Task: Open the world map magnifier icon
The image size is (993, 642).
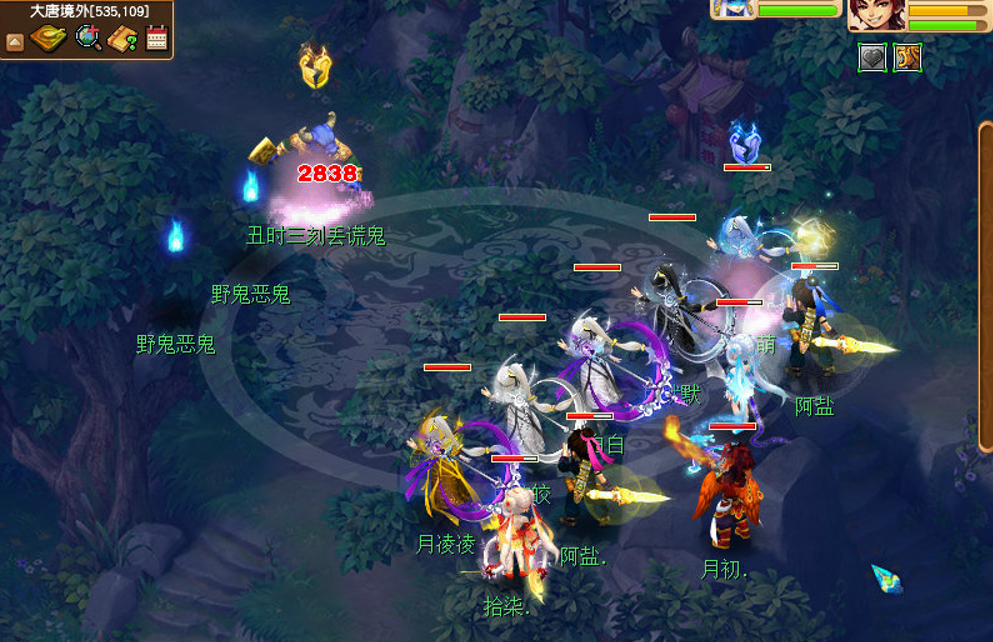Action: (x=88, y=39)
